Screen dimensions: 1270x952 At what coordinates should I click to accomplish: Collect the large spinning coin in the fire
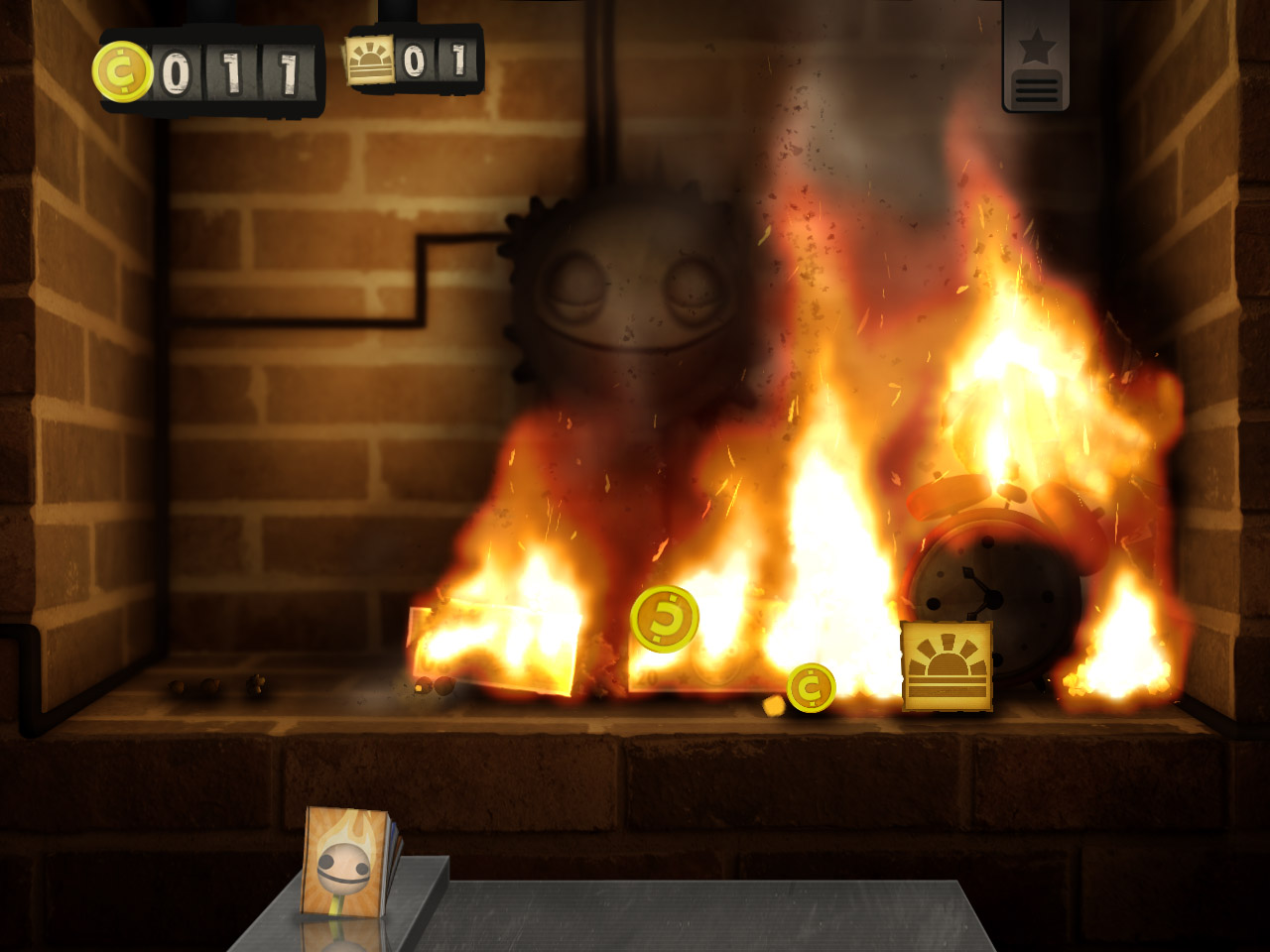(x=666, y=618)
